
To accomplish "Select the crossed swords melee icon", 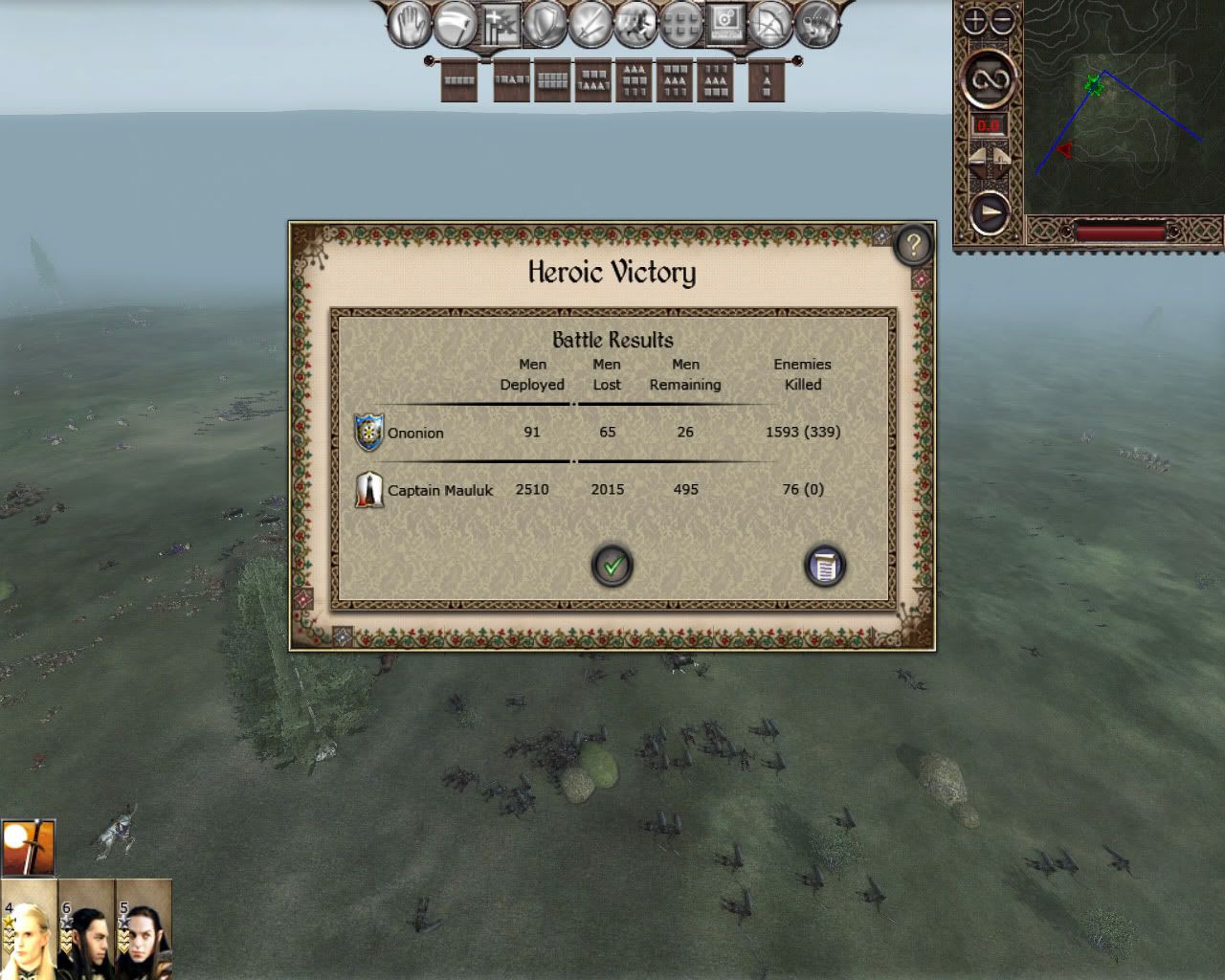I will coord(590,26).
